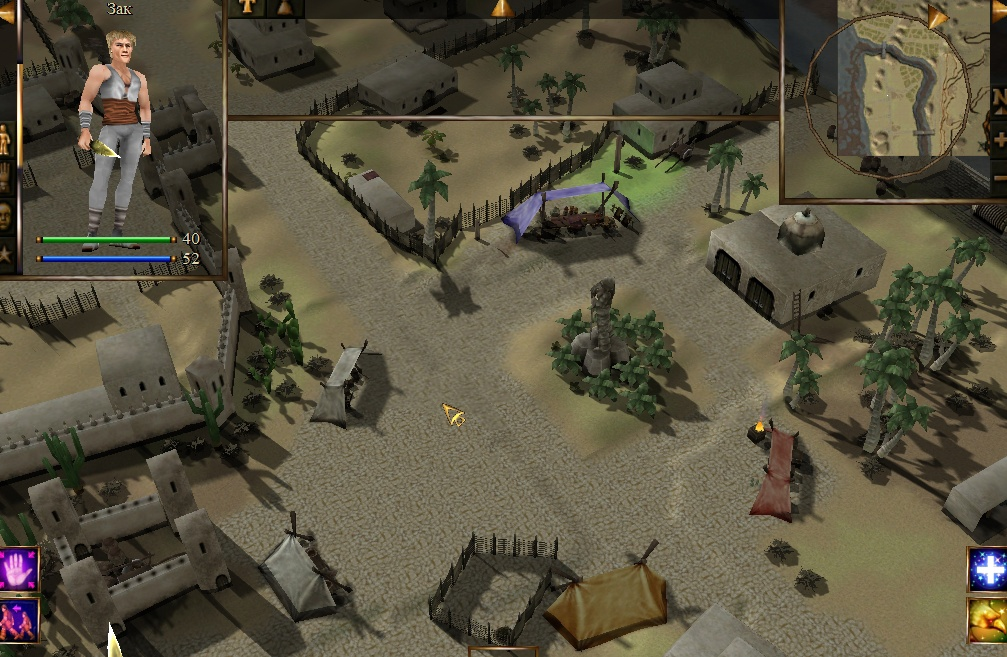Select the golden face icon
The height and width of the screenshot is (657, 1007).
pos(7,217)
